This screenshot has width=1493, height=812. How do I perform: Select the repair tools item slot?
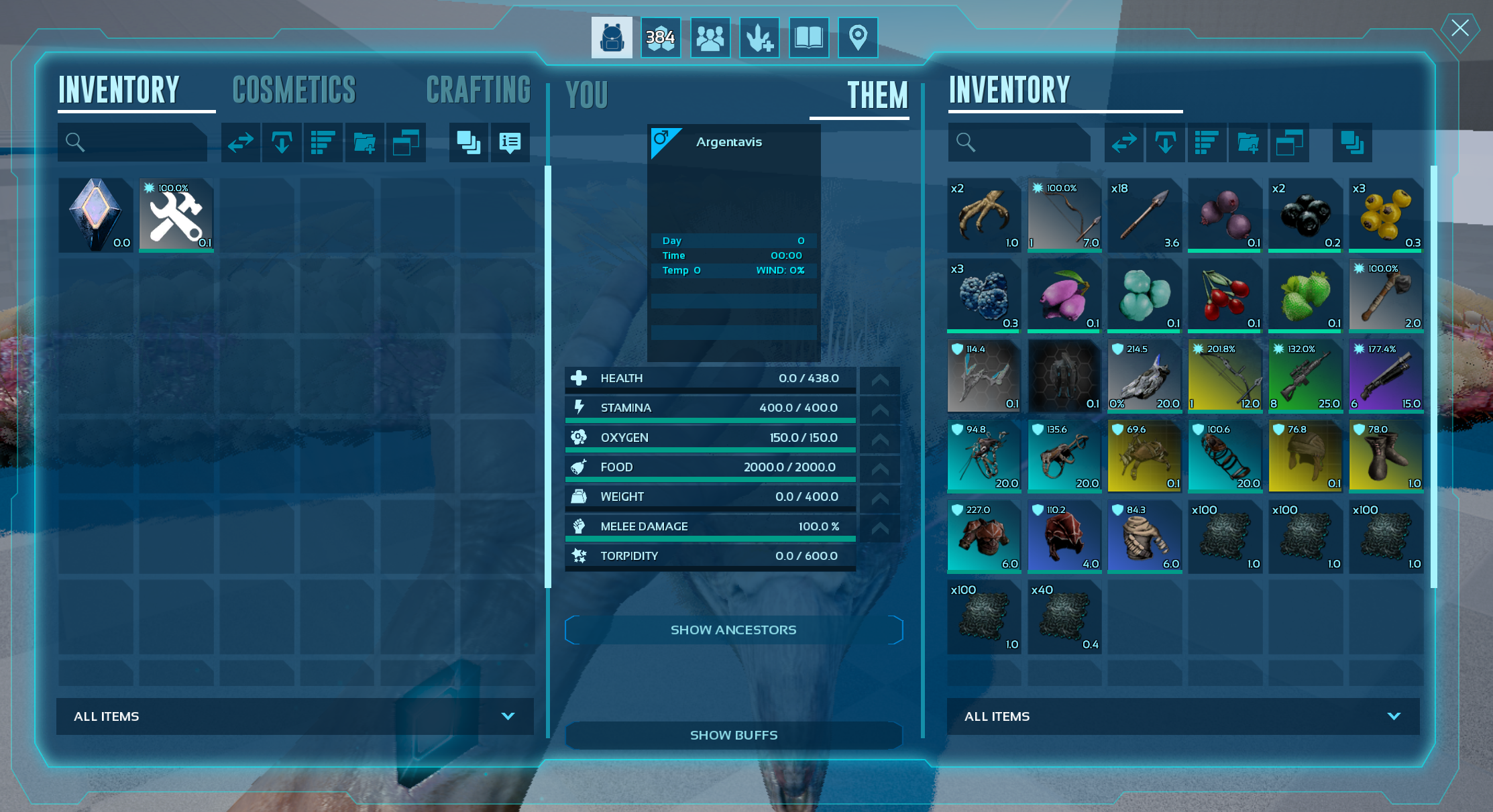[176, 215]
